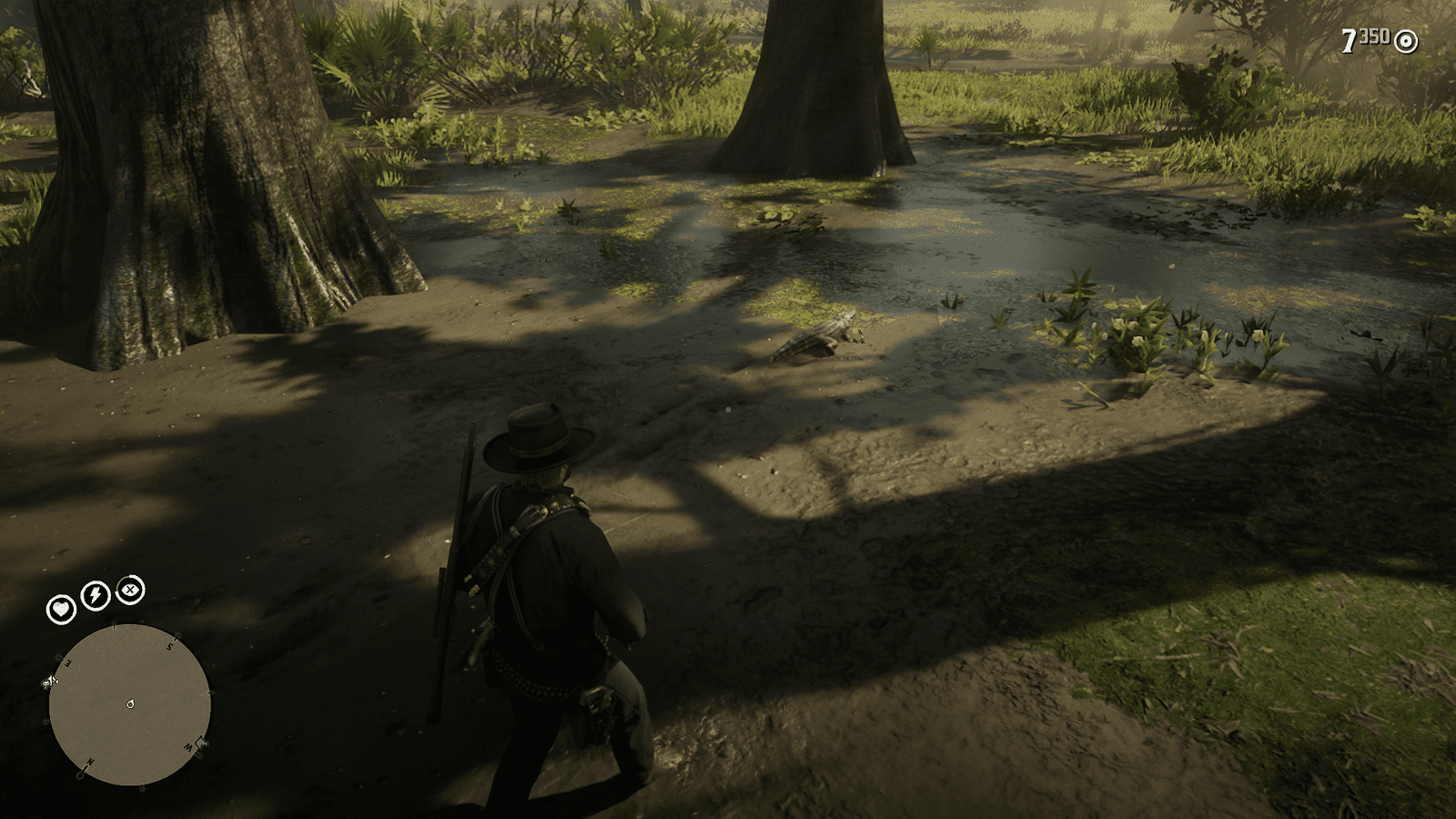Click the letter W on the compass ring
This screenshot has width=1456, height=819.
(189, 745)
